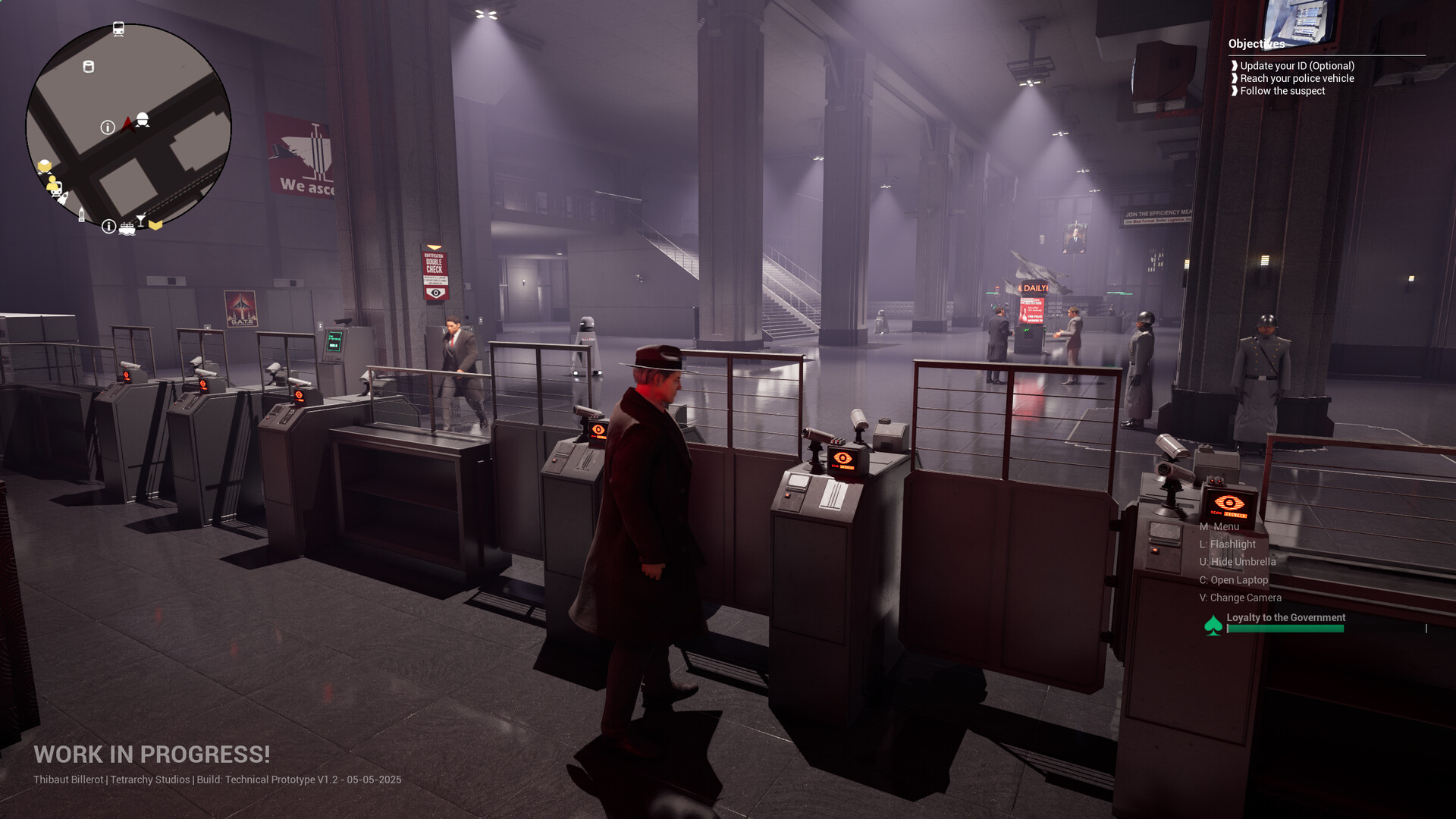The image size is (1456, 819).
Task: Click the rocket marker on the minimap
Action: pyautogui.click(x=64, y=199)
